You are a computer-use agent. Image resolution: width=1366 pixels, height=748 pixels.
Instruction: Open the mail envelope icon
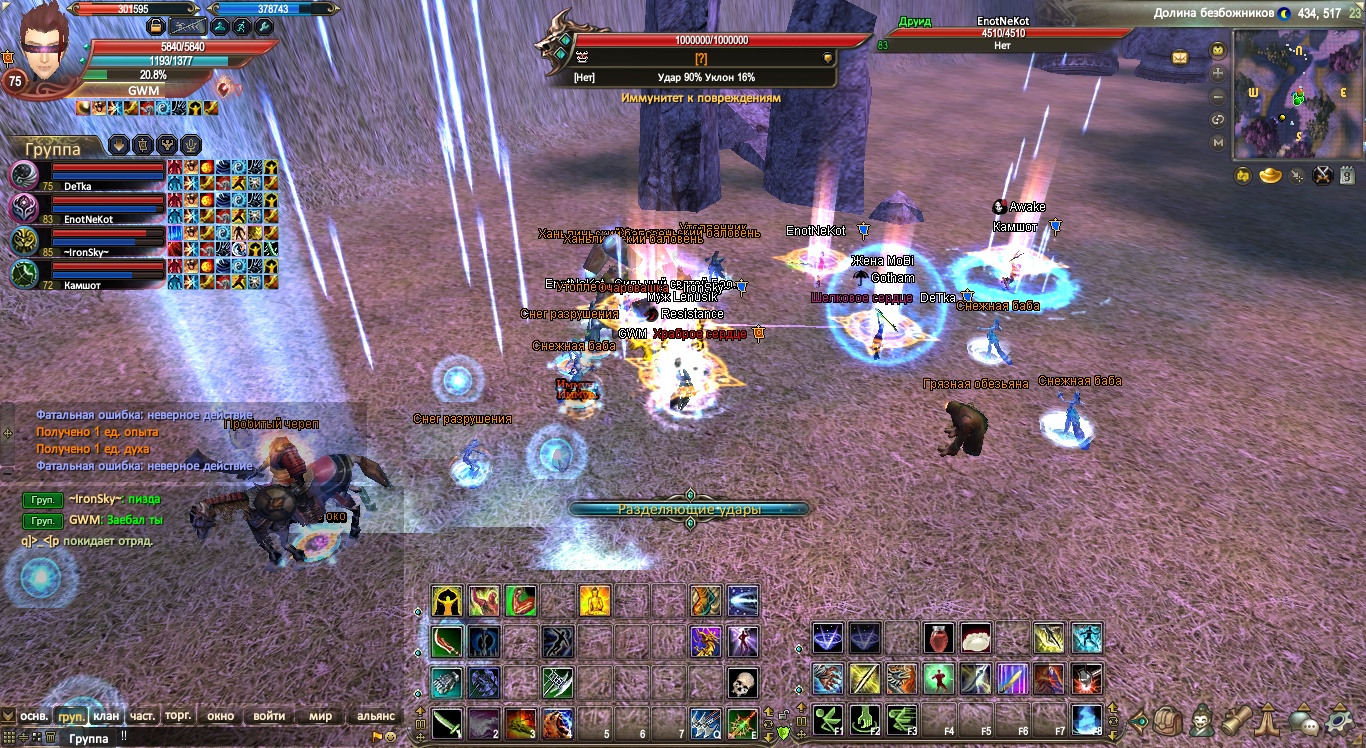[1181, 57]
